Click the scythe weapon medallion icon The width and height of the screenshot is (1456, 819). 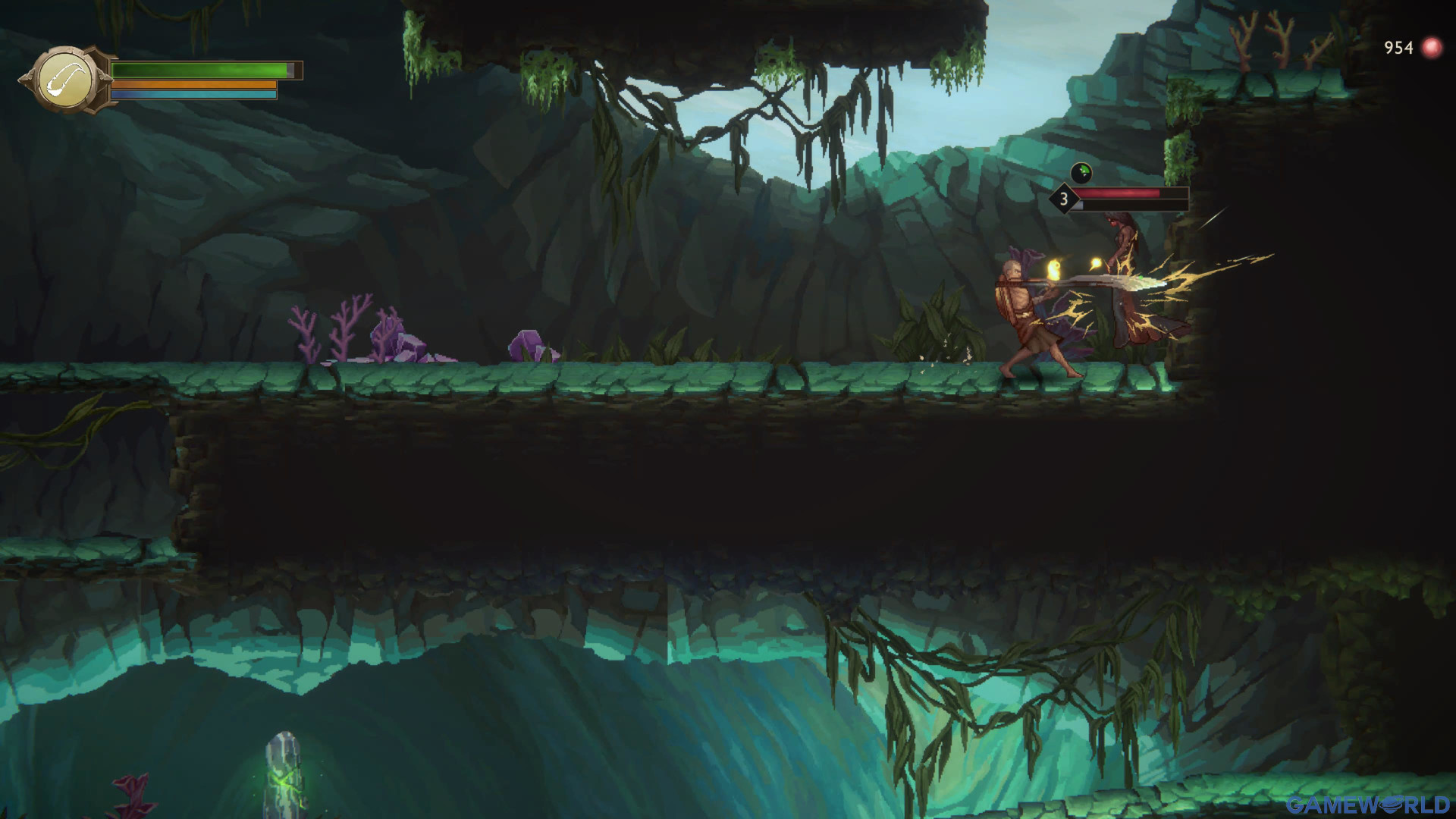click(67, 80)
